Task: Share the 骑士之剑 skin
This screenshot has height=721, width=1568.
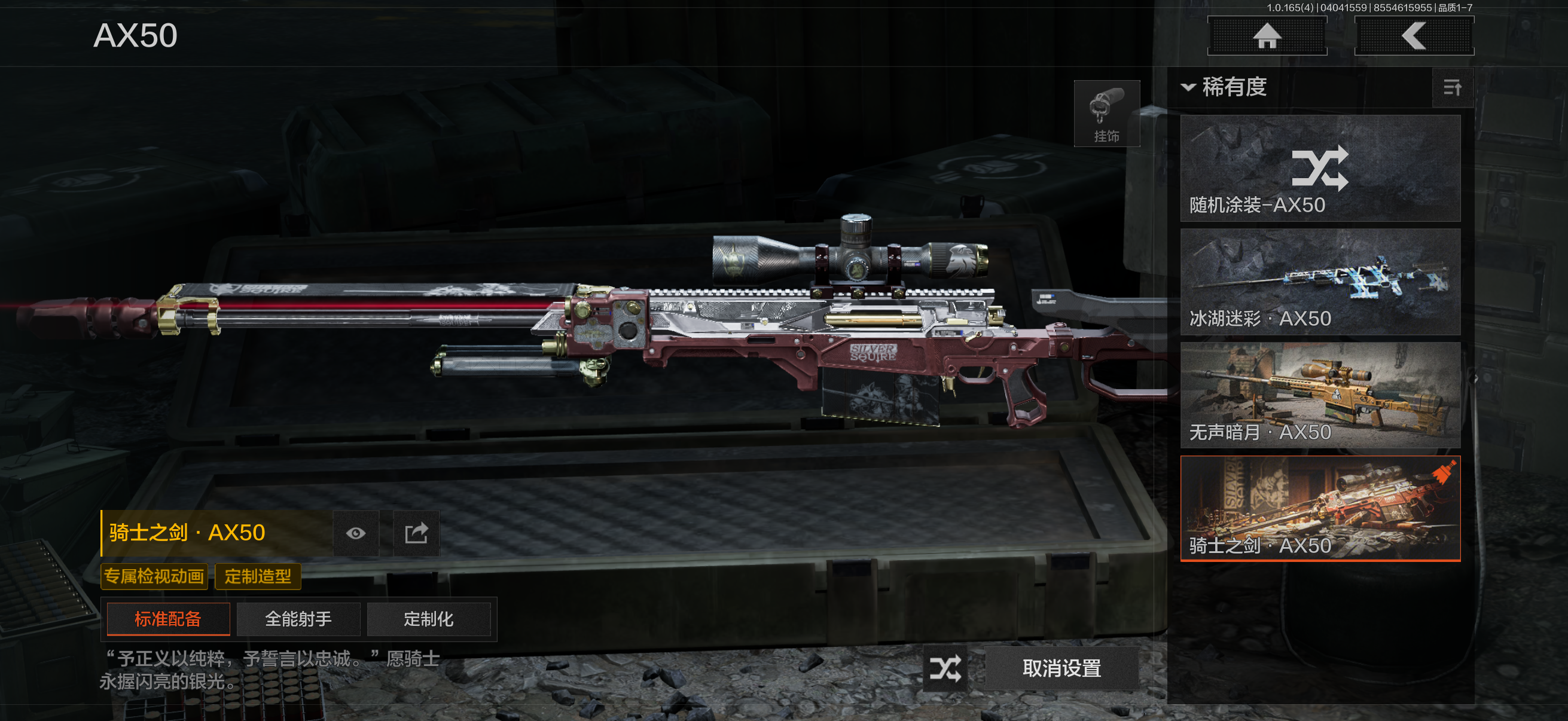Action: coord(416,534)
